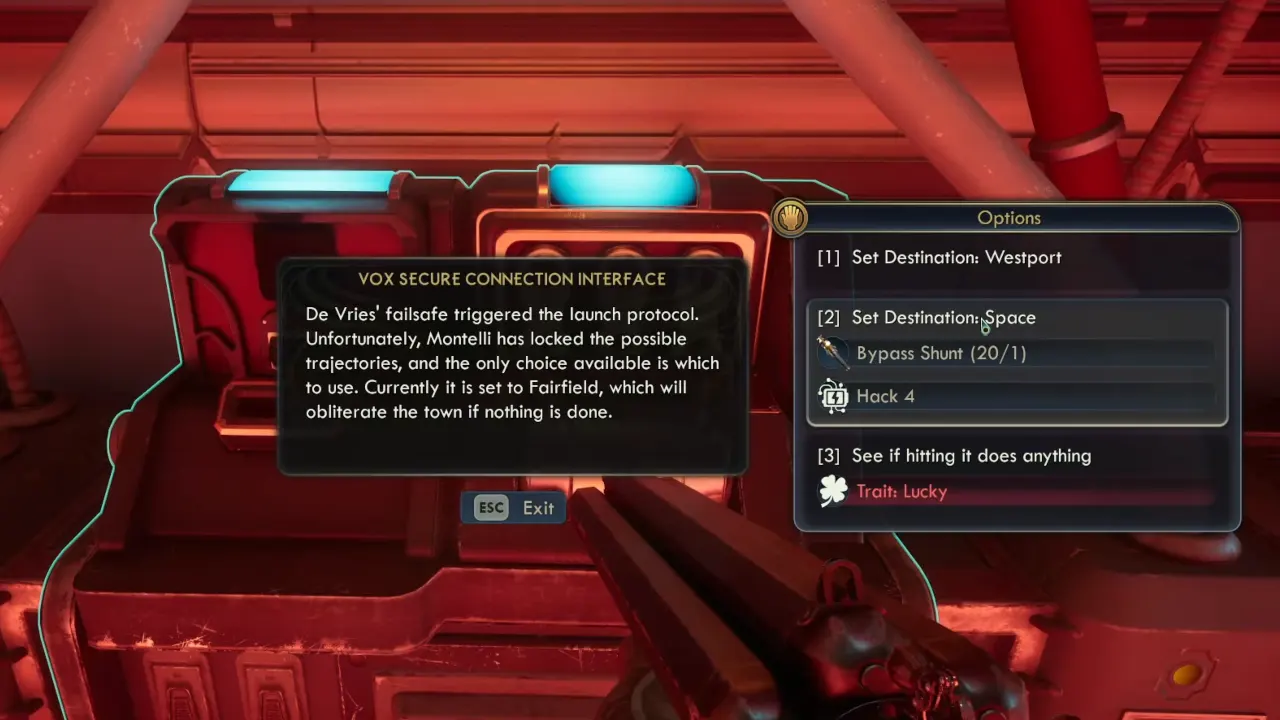This screenshot has width=1280, height=720.
Task: Click the Hack 4 skill requirement text
Action: coord(885,396)
